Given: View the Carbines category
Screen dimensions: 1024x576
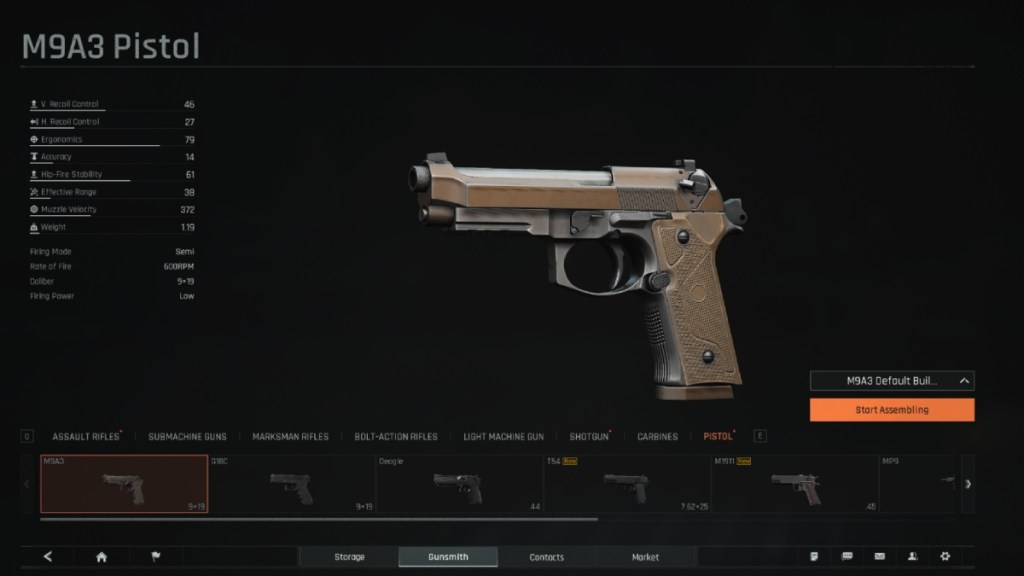Looking at the screenshot, I should [657, 437].
